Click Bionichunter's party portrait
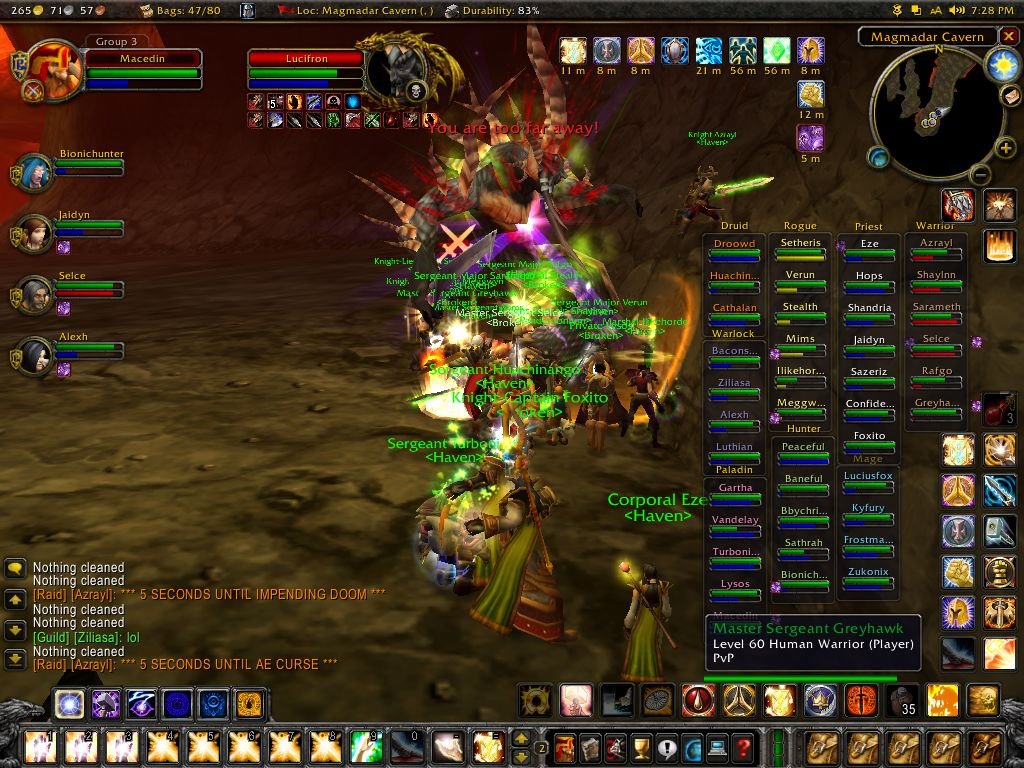The image size is (1024, 768). (34, 172)
